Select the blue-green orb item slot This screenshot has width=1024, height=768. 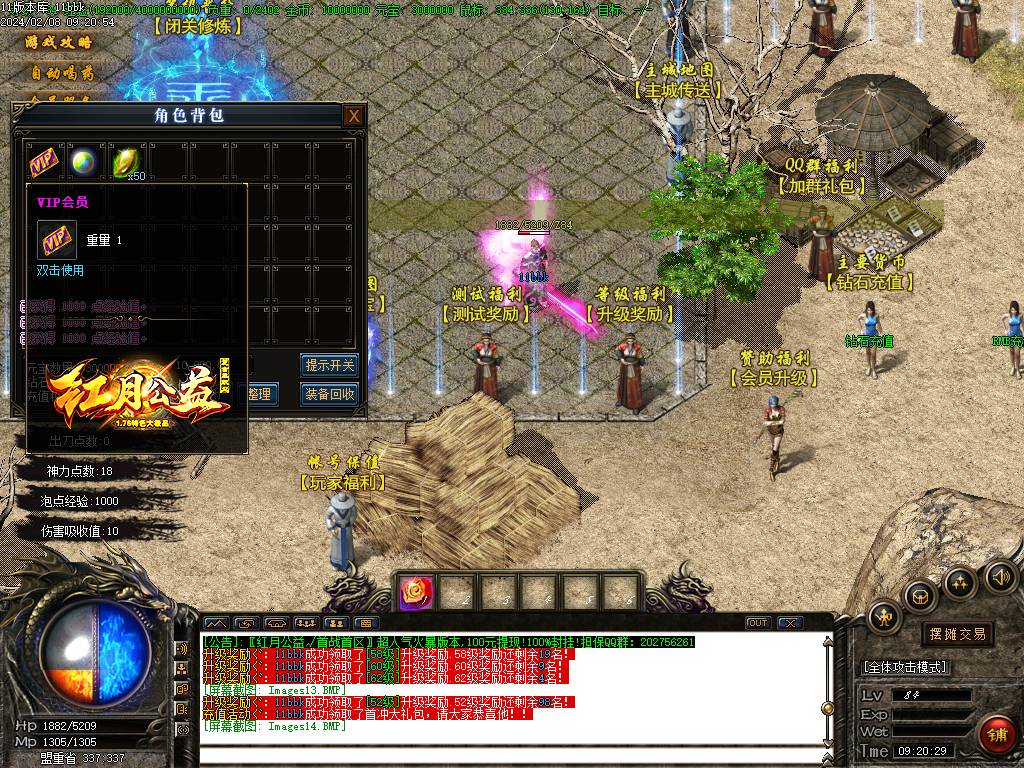[x=84, y=161]
